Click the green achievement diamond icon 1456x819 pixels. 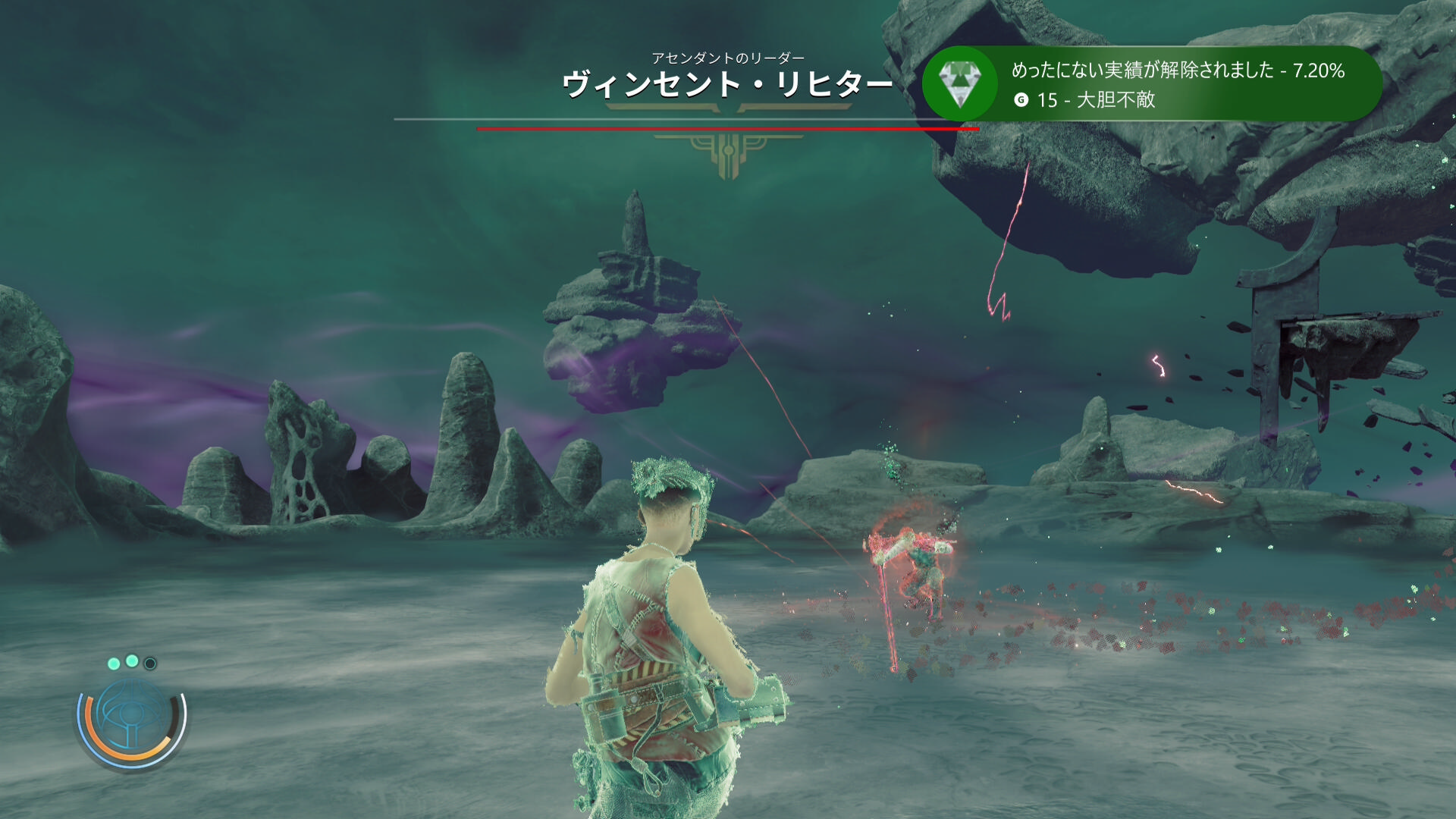point(960,83)
